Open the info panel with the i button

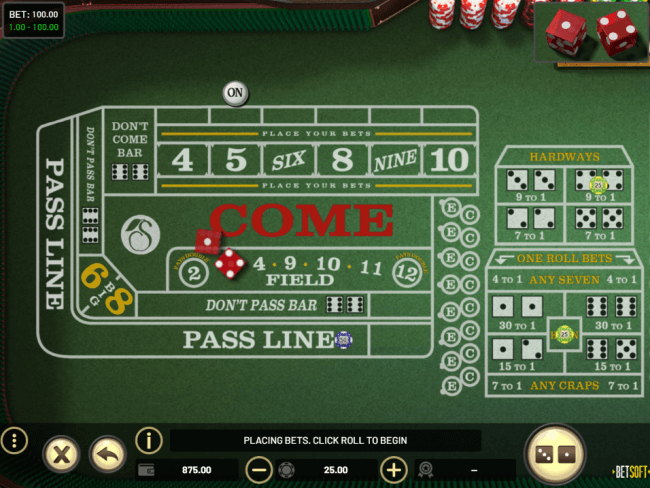[148, 440]
